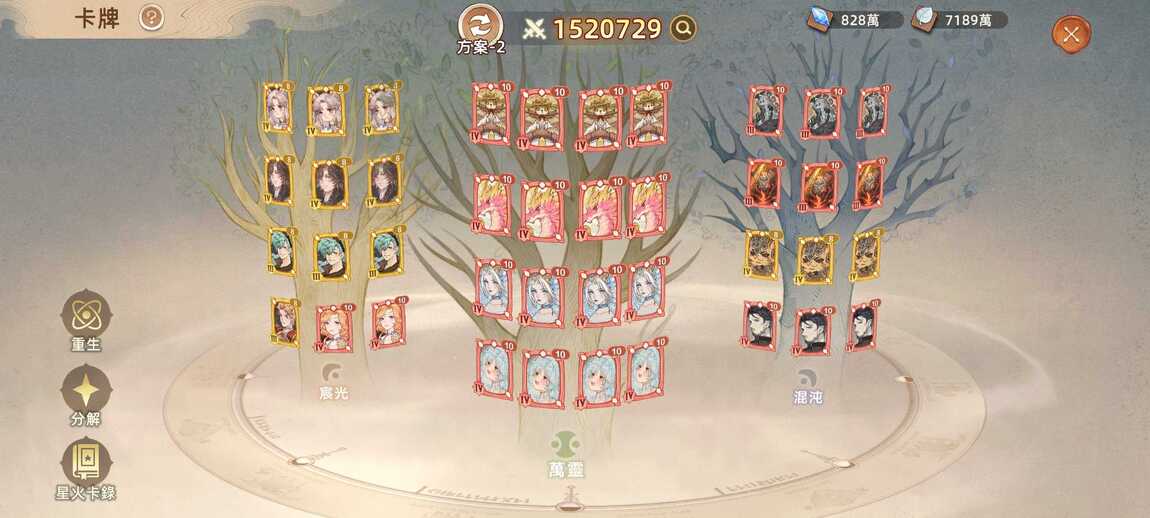Open the 分解 decompose function
This screenshot has height=518, width=1150.
click(86, 391)
